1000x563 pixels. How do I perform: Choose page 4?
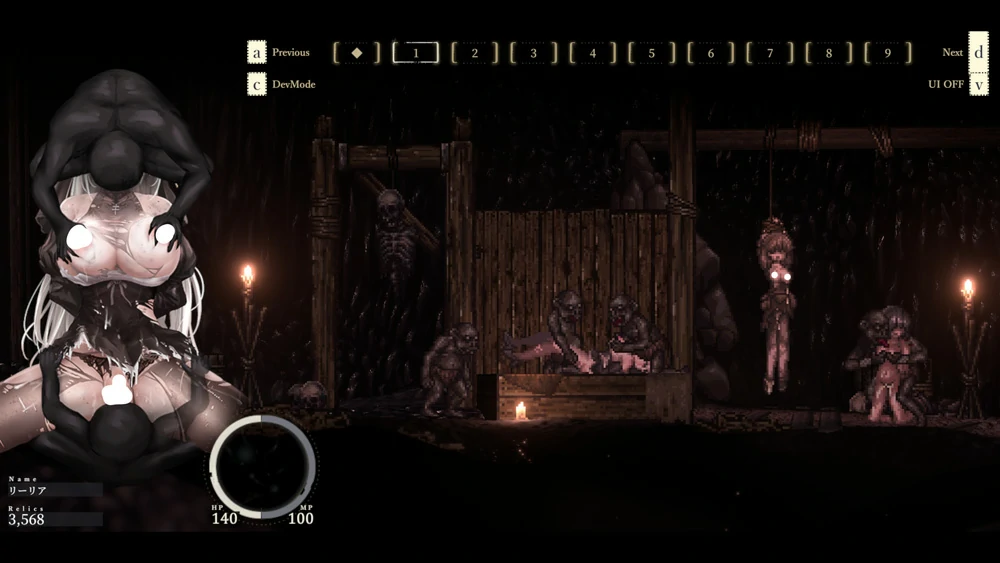593,53
